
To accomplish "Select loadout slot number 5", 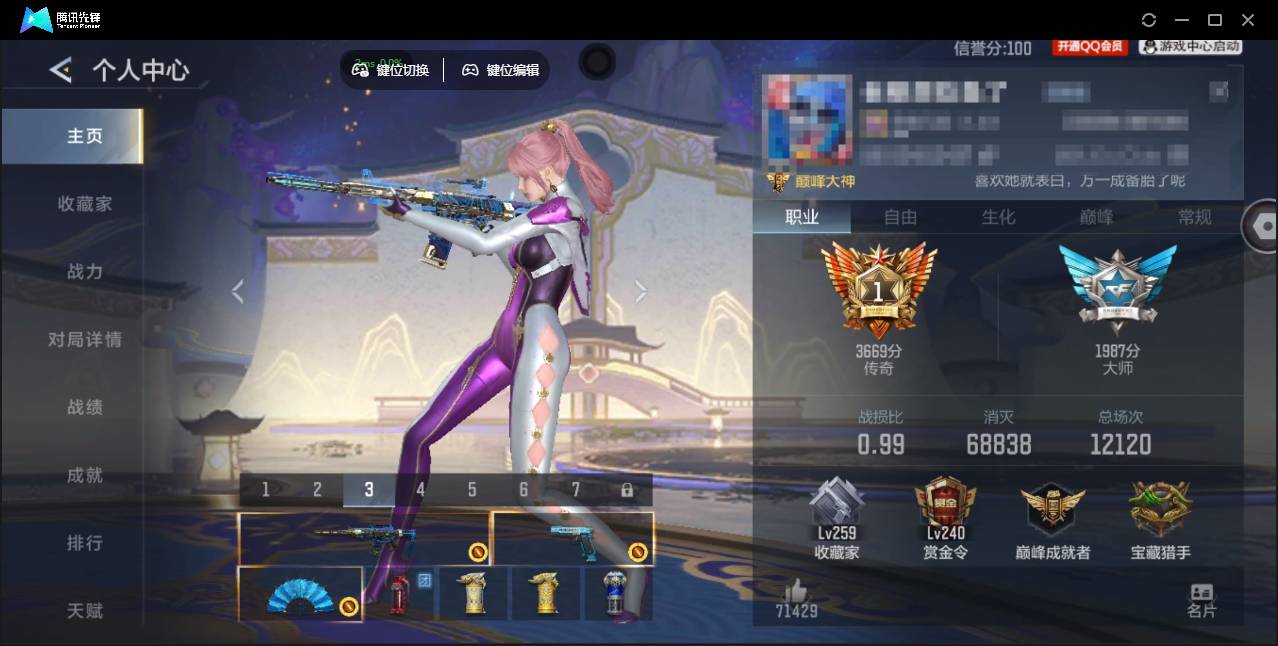I will [472, 490].
